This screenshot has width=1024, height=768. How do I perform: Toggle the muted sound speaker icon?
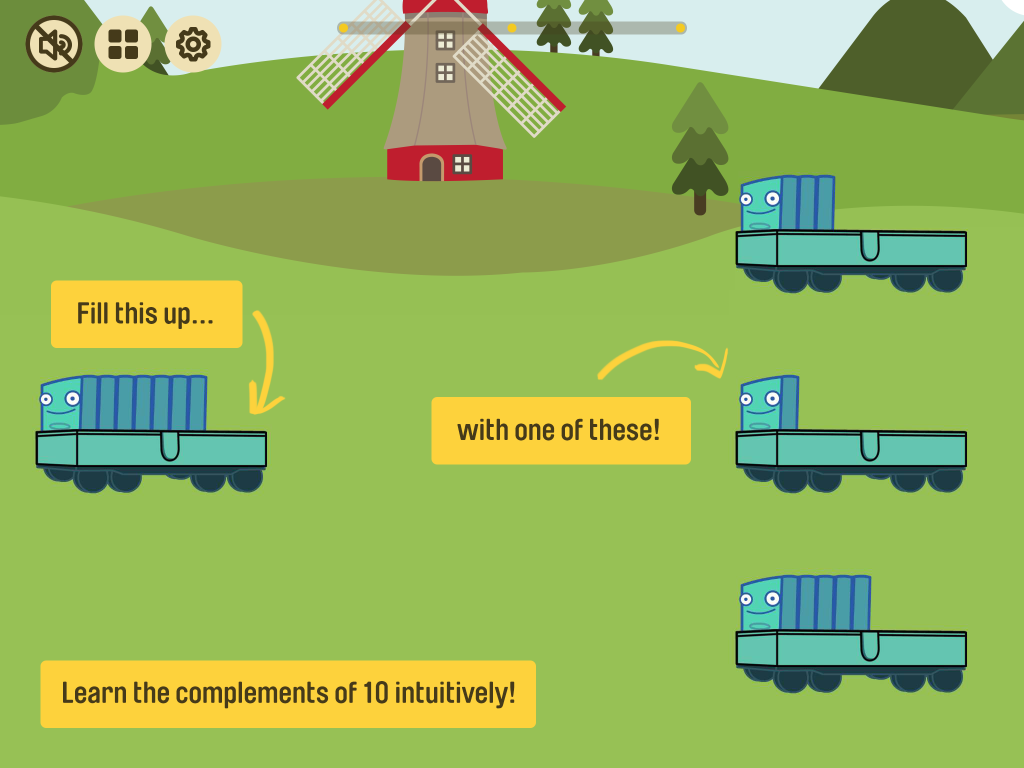click(x=54, y=44)
